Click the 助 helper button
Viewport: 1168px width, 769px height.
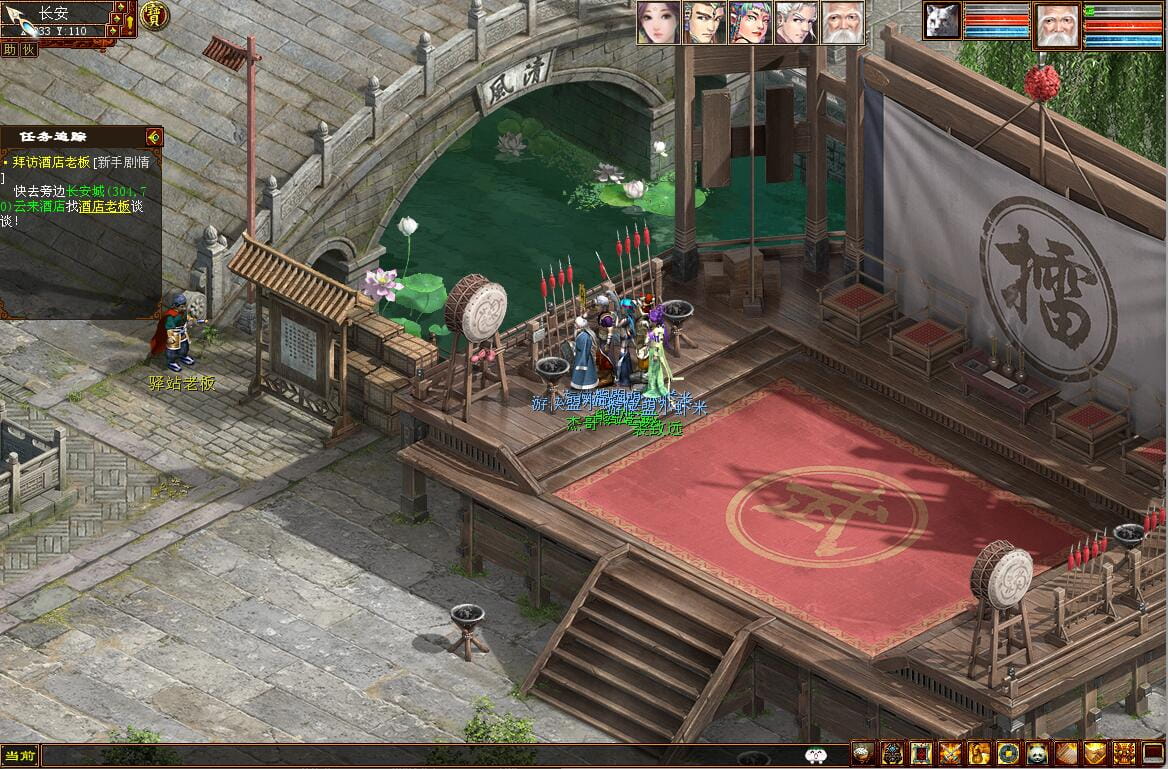click(x=9, y=49)
